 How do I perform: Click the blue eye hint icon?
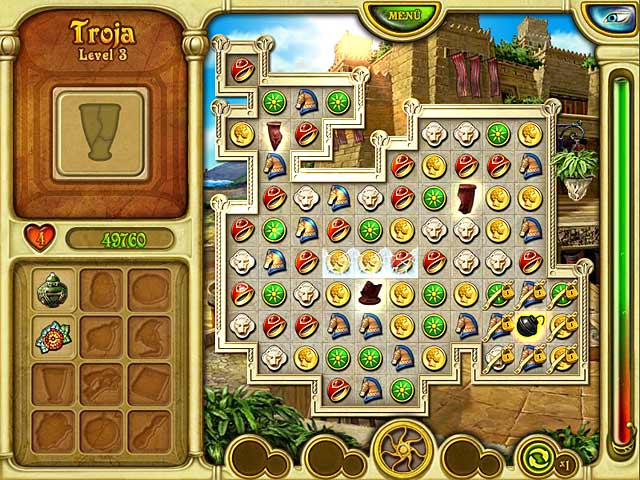609,16
